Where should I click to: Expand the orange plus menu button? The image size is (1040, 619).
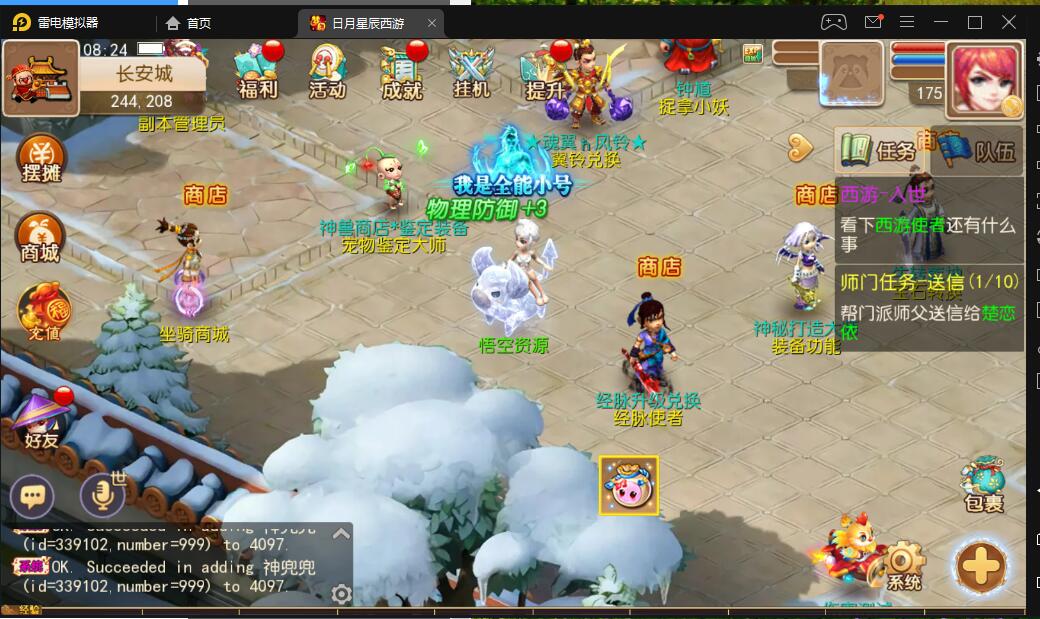981,567
